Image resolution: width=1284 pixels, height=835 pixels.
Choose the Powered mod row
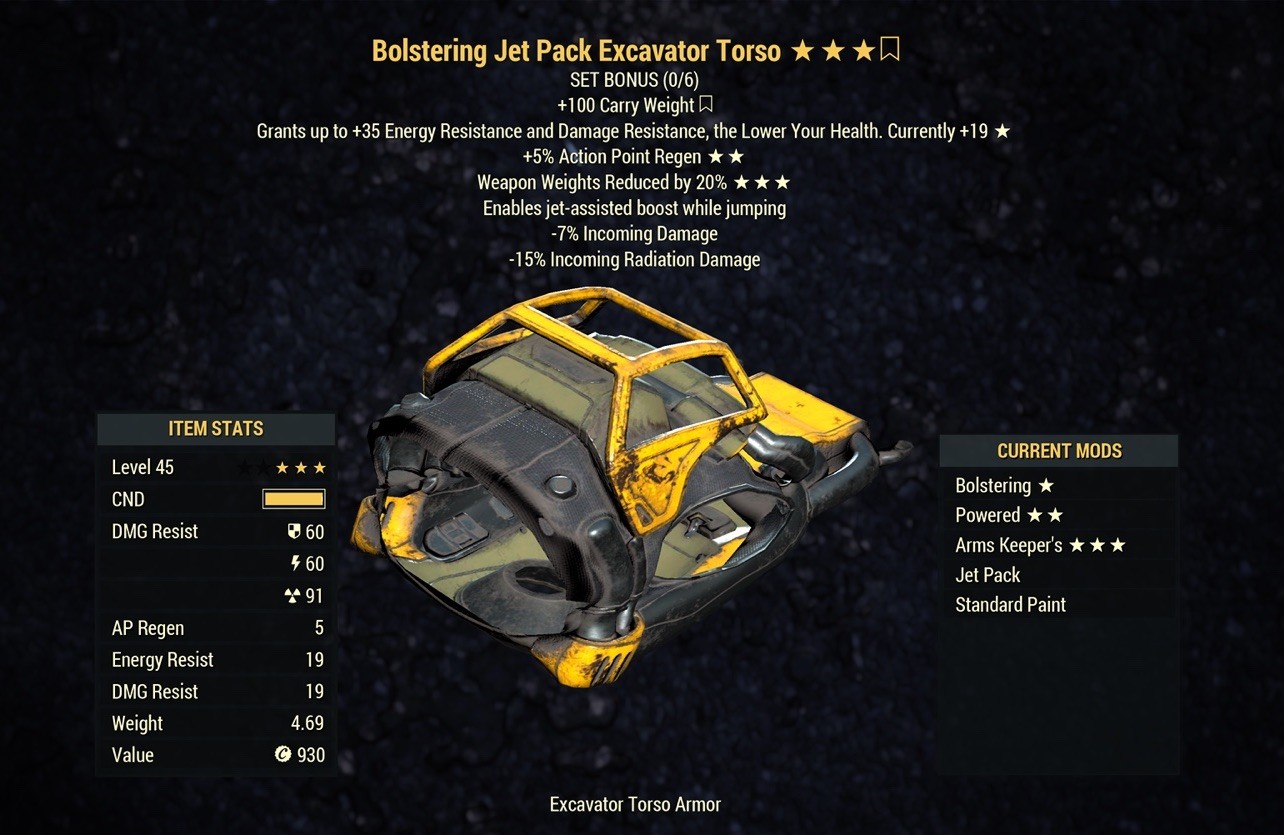1008,516
